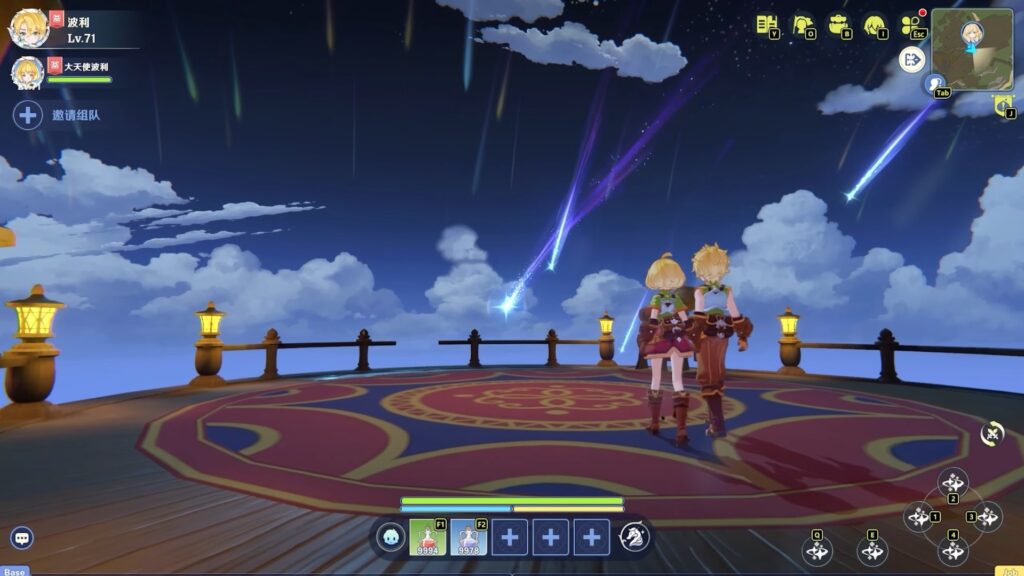Open the quest book icon
The width and height of the screenshot is (1024, 576).
coord(766,24)
